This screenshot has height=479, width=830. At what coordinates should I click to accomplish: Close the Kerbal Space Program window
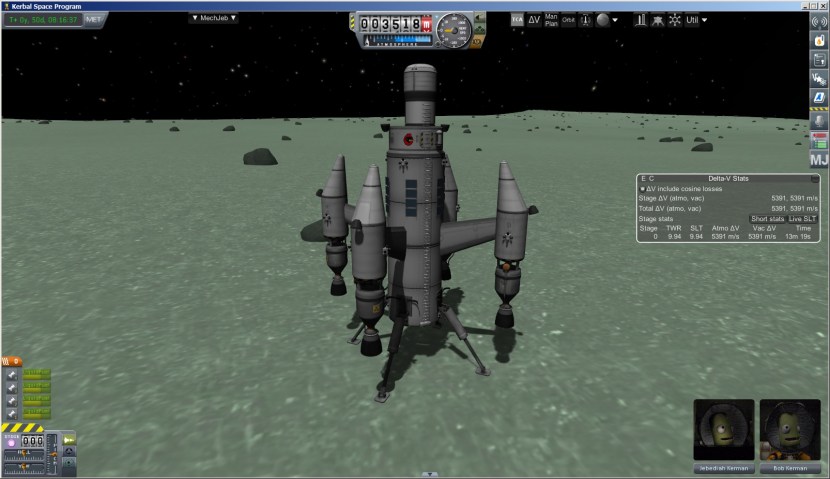point(819,5)
